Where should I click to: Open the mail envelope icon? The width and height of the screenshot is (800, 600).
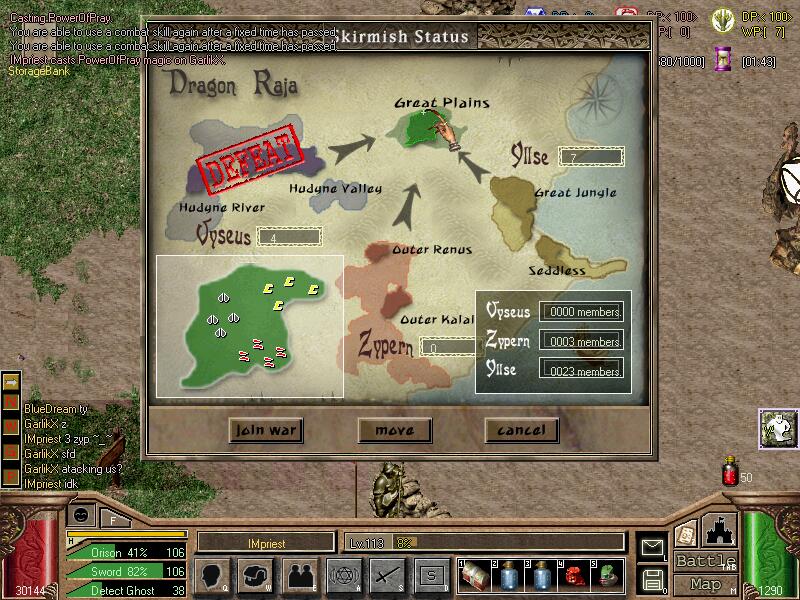coord(652,547)
